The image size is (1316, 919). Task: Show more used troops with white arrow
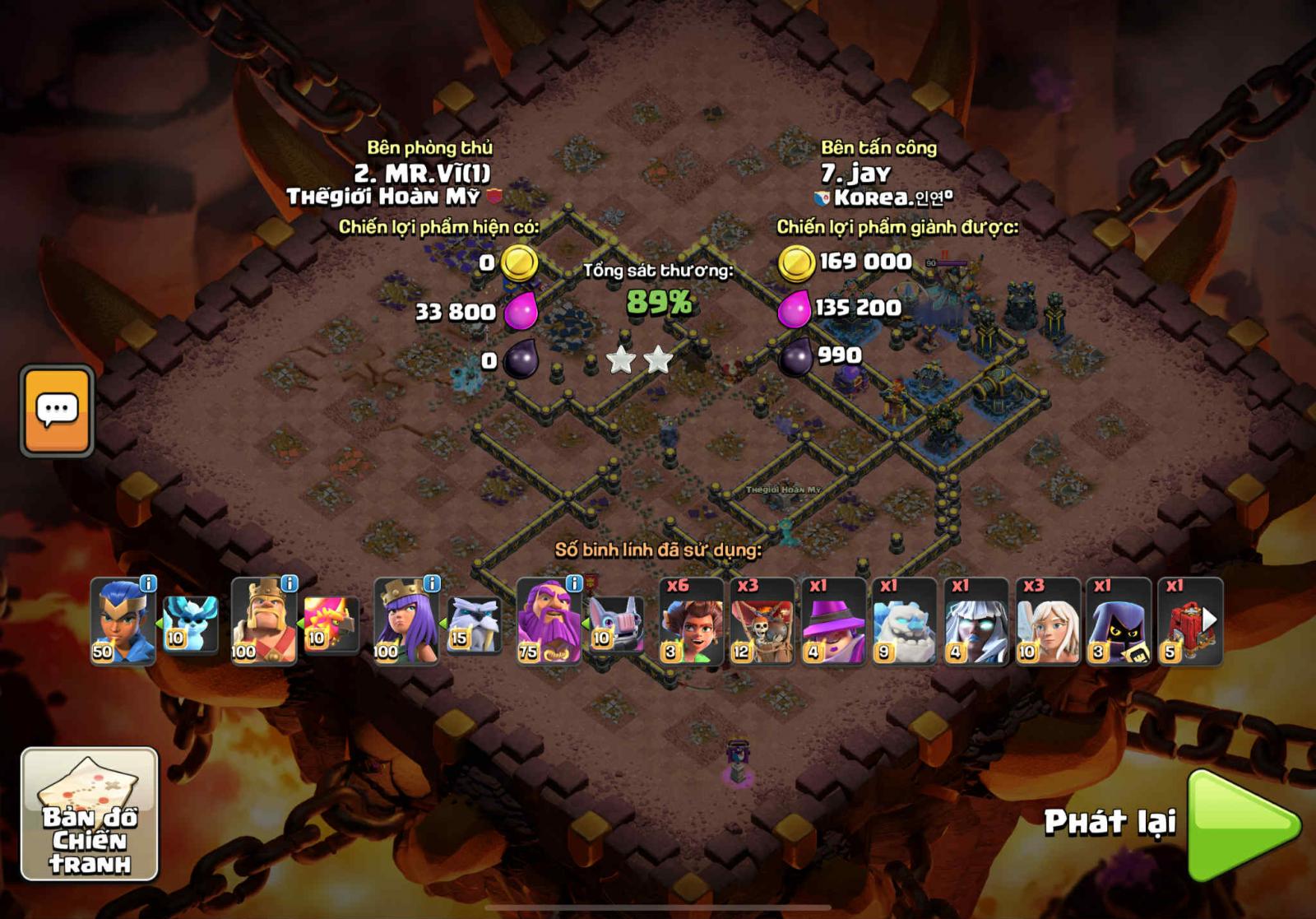coord(1210,619)
